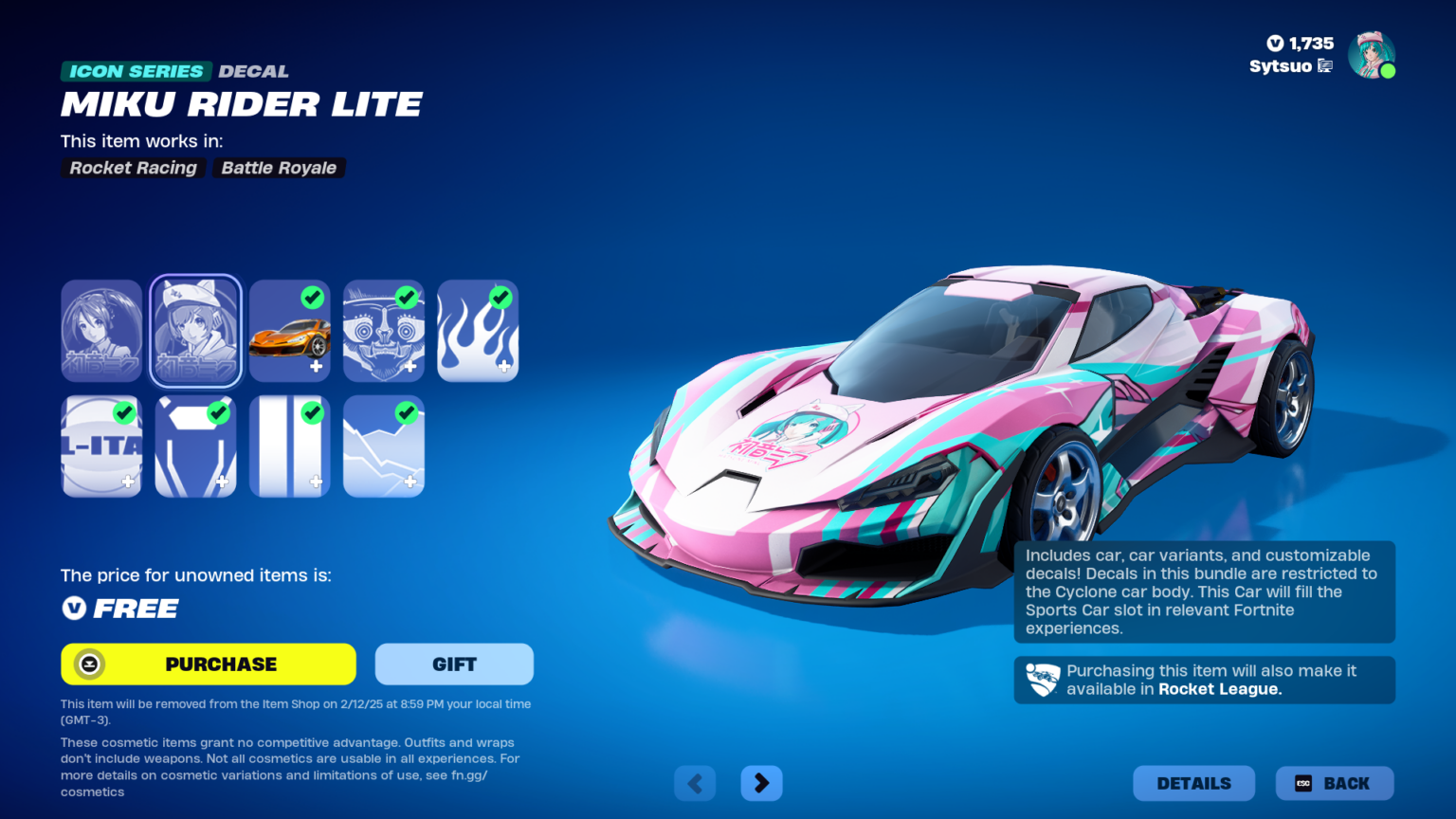Advance to next preview with right arrow
Screen dimensions: 1456x819
click(761, 783)
